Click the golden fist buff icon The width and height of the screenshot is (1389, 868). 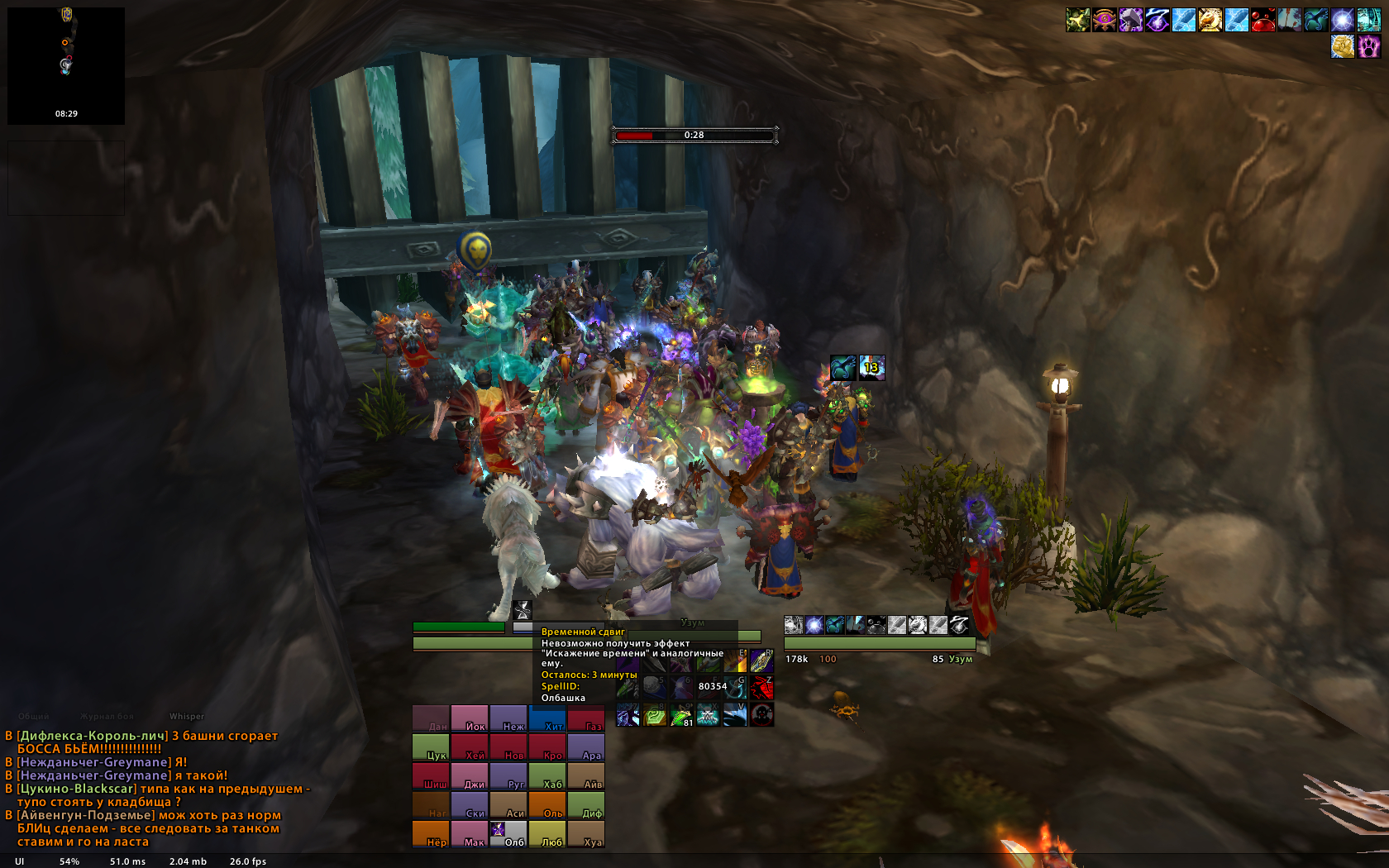pyautogui.click(x=1342, y=46)
